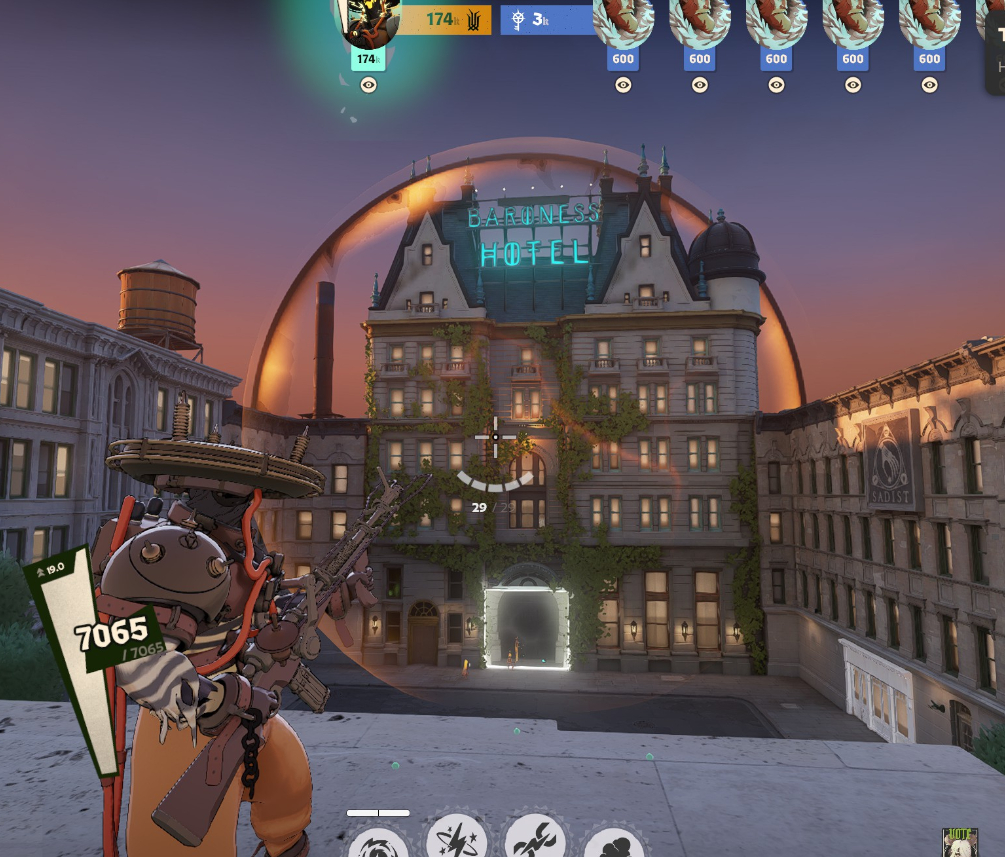The height and width of the screenshot is (857, 1005).
Task: Toggle the eye icon under the 174k portrait
Action: click(x=369, y=86)
